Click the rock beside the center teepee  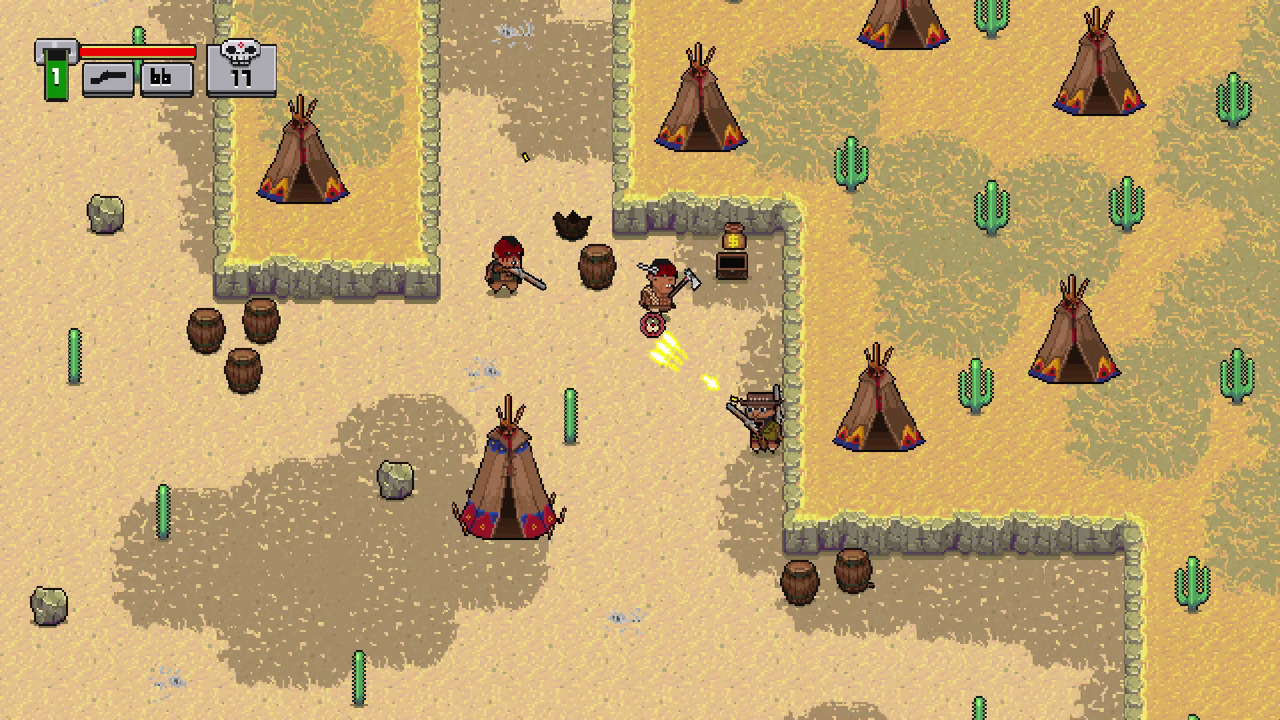pyautogui.click(x=398, y=480)
